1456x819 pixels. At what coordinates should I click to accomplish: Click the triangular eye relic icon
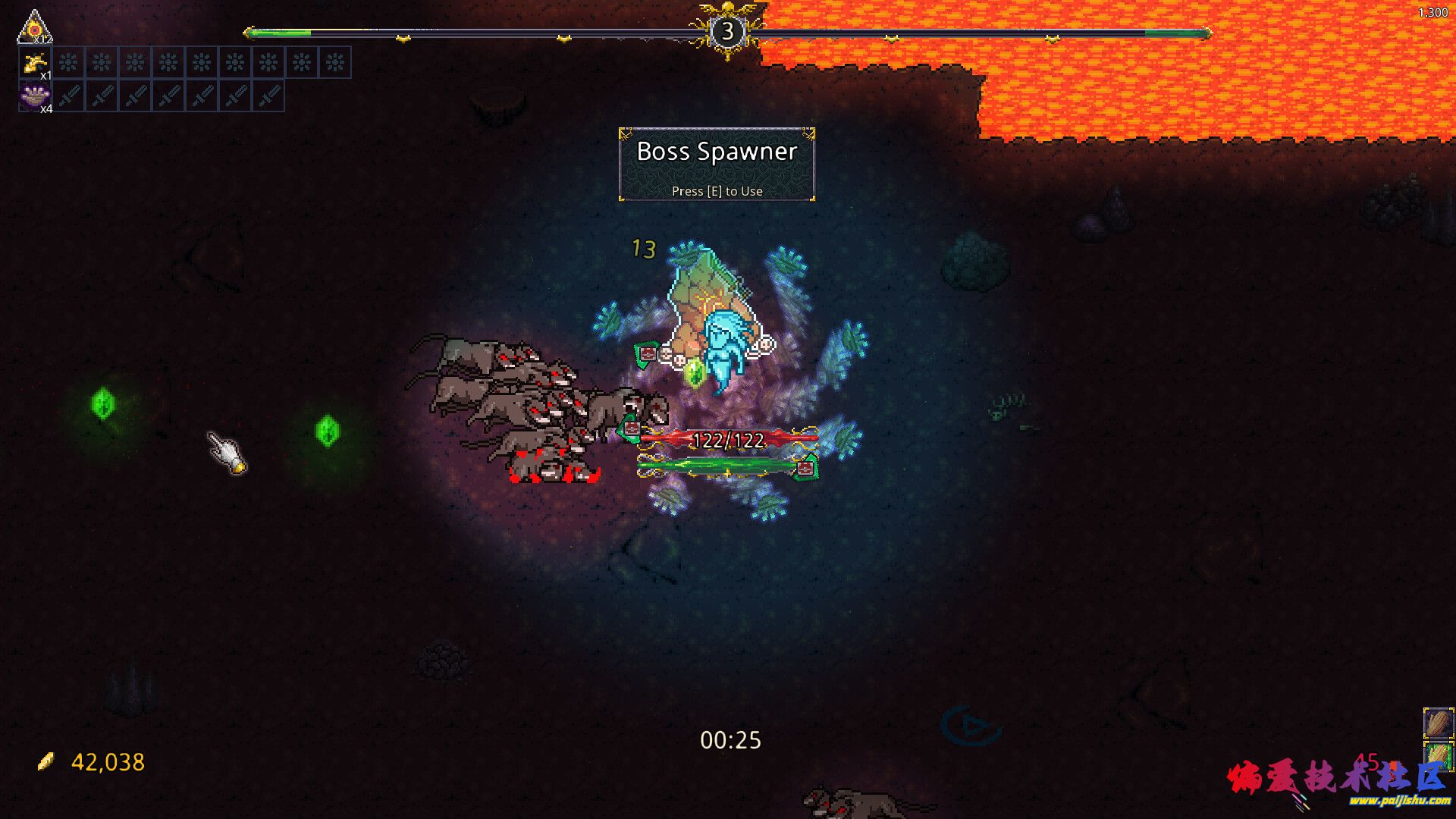point(33,27)
